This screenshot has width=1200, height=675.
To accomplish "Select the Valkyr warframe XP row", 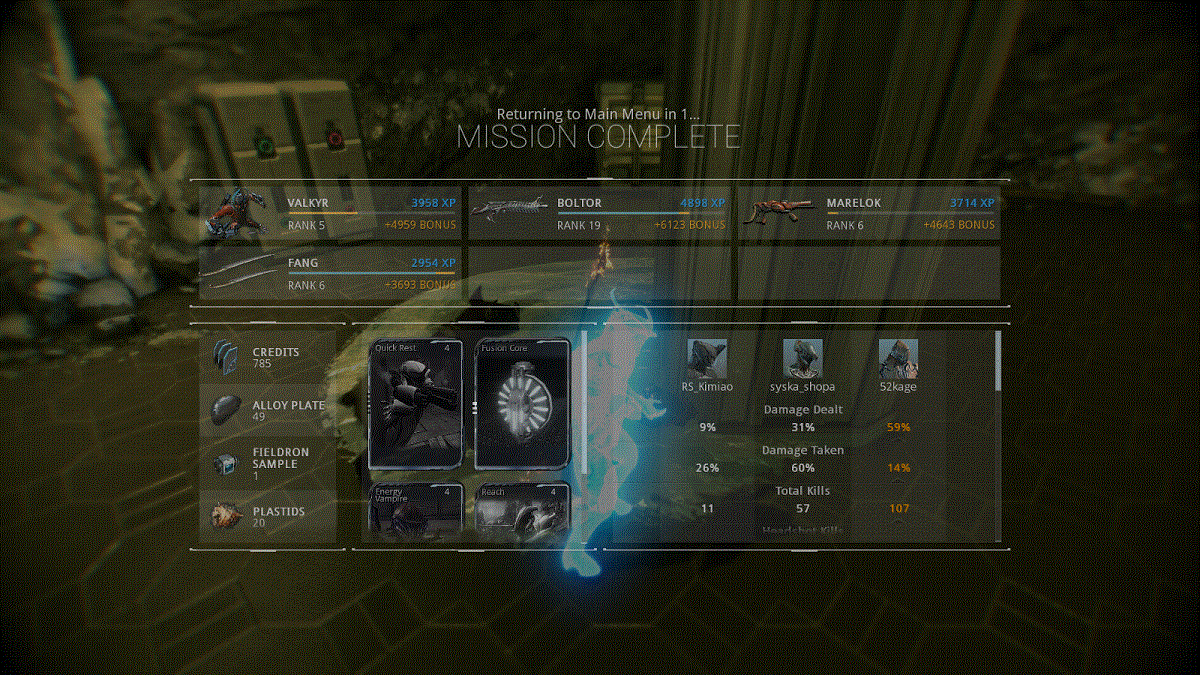I will click(330, 214).
